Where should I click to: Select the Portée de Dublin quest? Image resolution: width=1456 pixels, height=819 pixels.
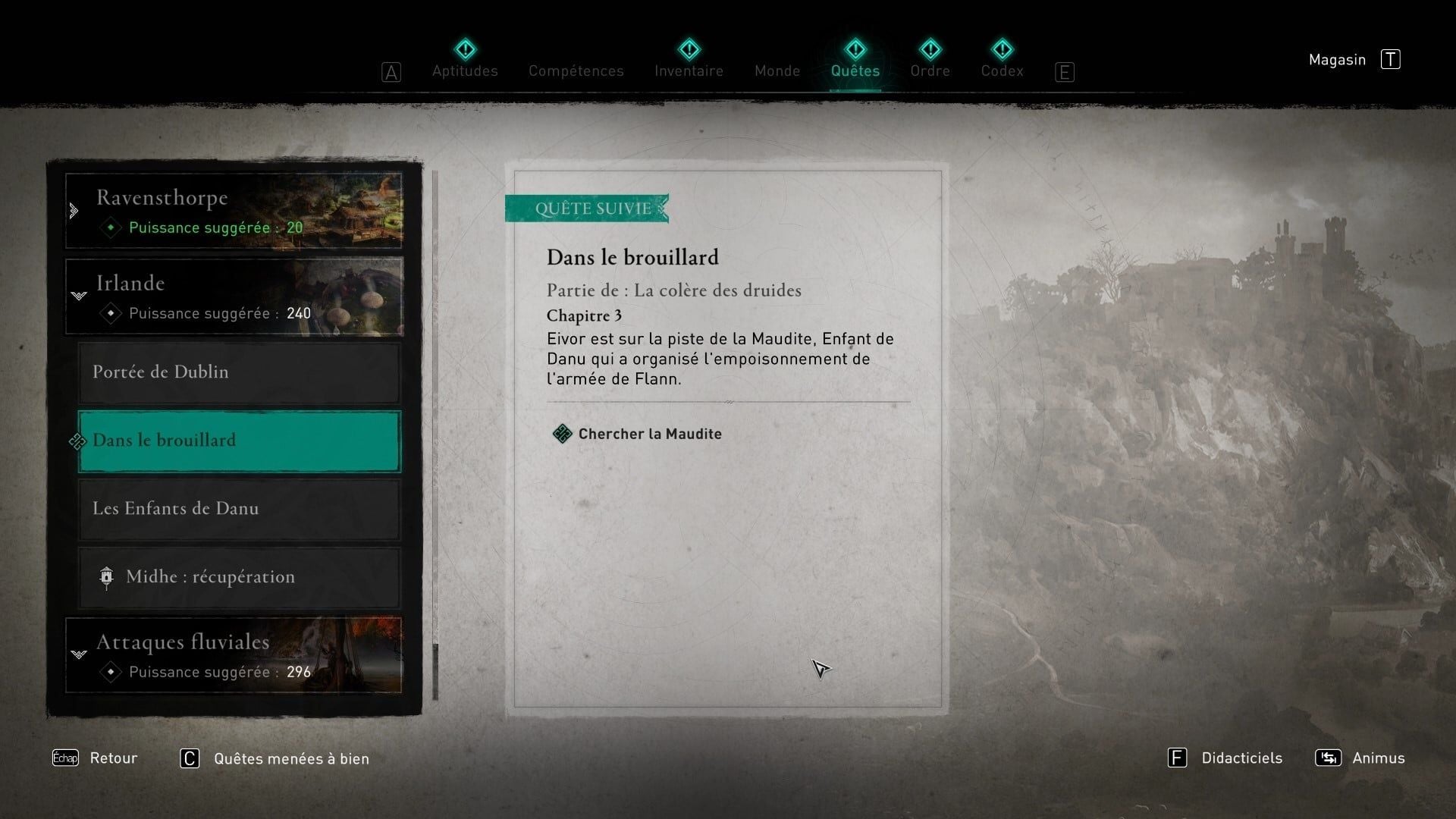(x=239, y=372)
